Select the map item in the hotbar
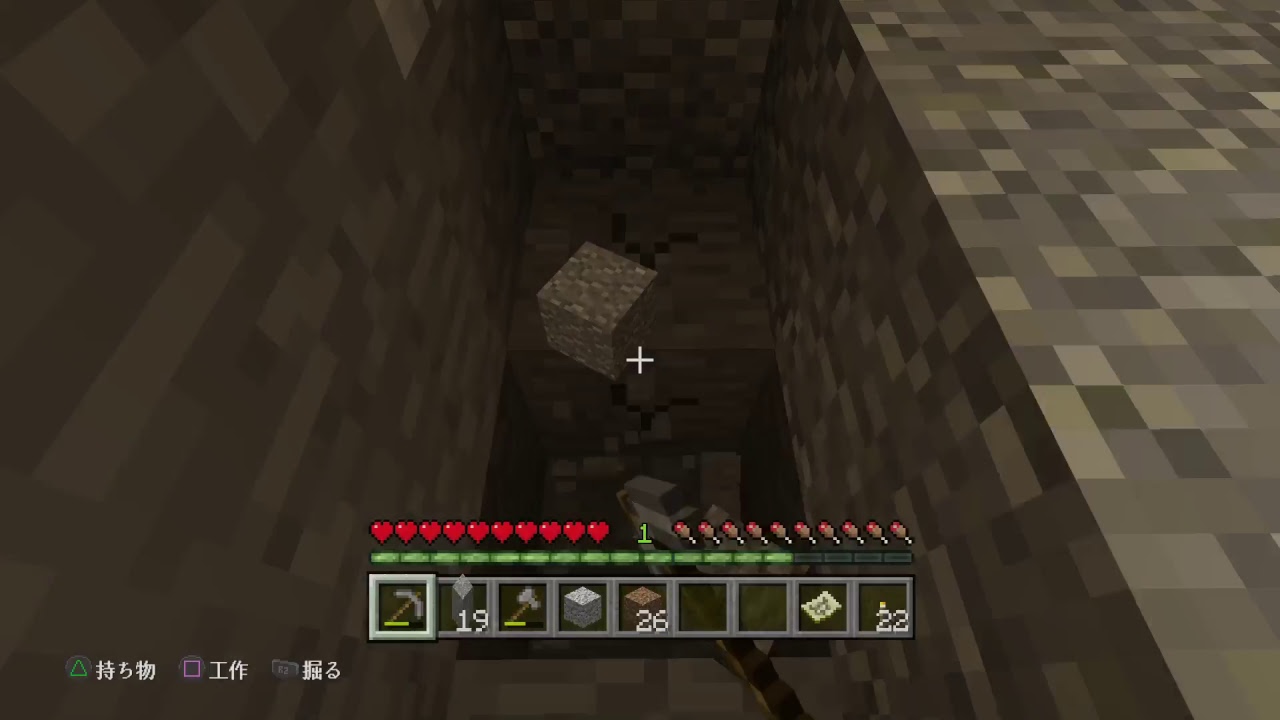This screenshot has width=1280, height=720. coord(820,605)
